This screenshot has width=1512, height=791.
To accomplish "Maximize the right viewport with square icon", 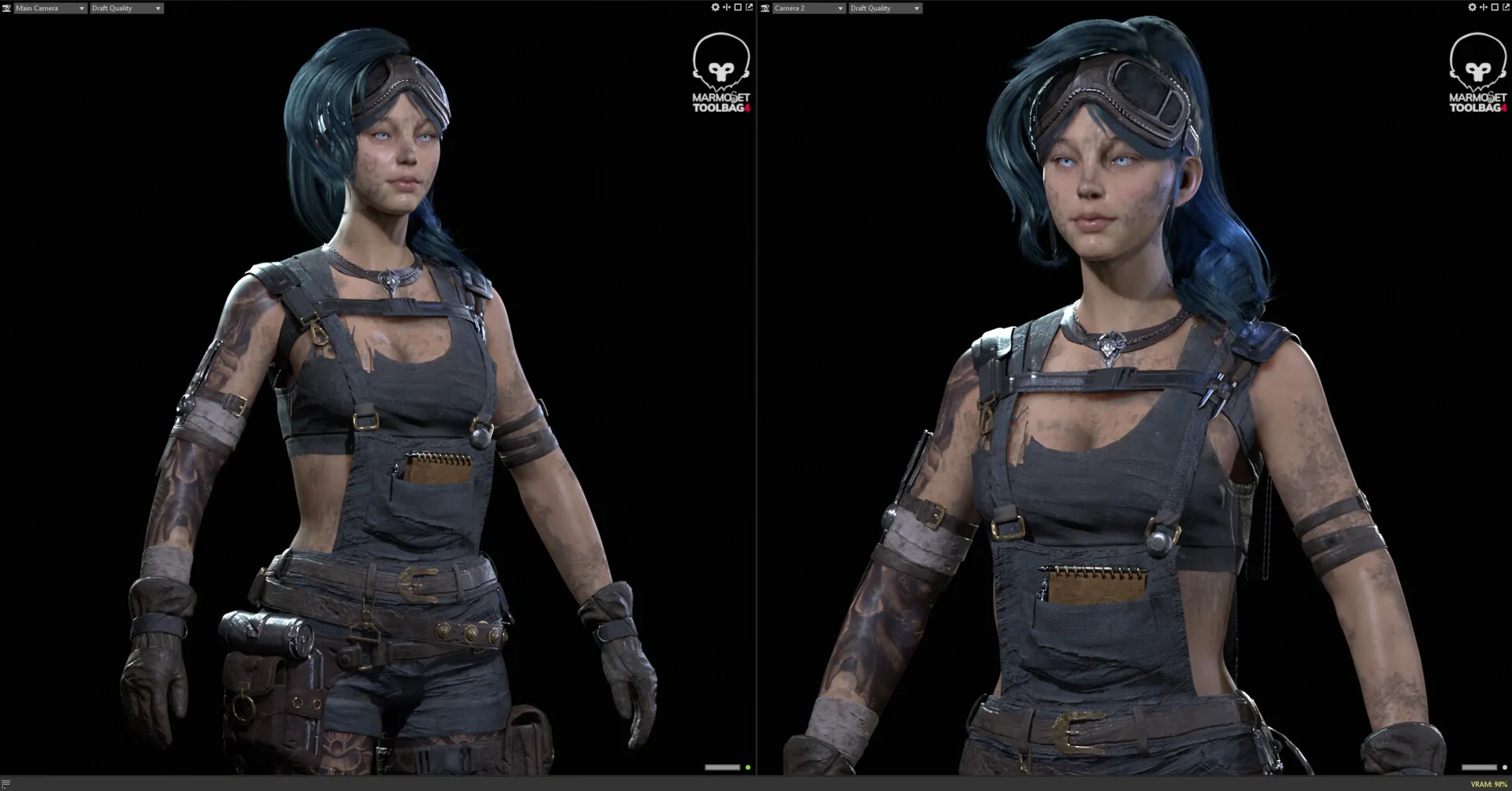I will tap(1495, 7).
